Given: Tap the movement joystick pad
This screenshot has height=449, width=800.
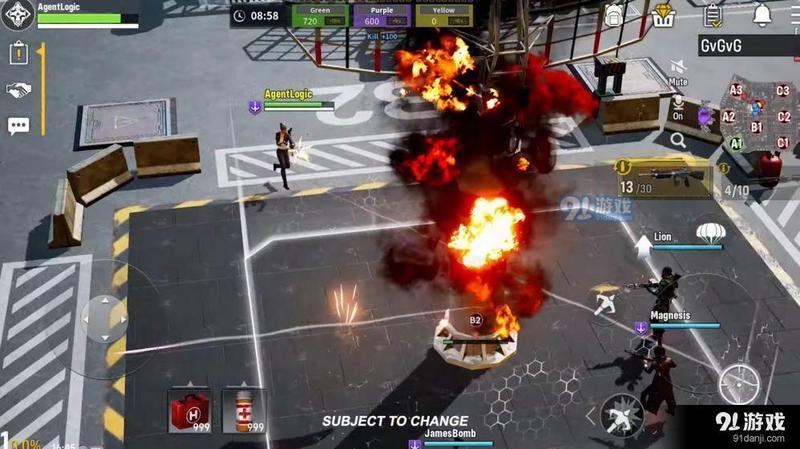Looking at the screenshot, I should (103, 319).
